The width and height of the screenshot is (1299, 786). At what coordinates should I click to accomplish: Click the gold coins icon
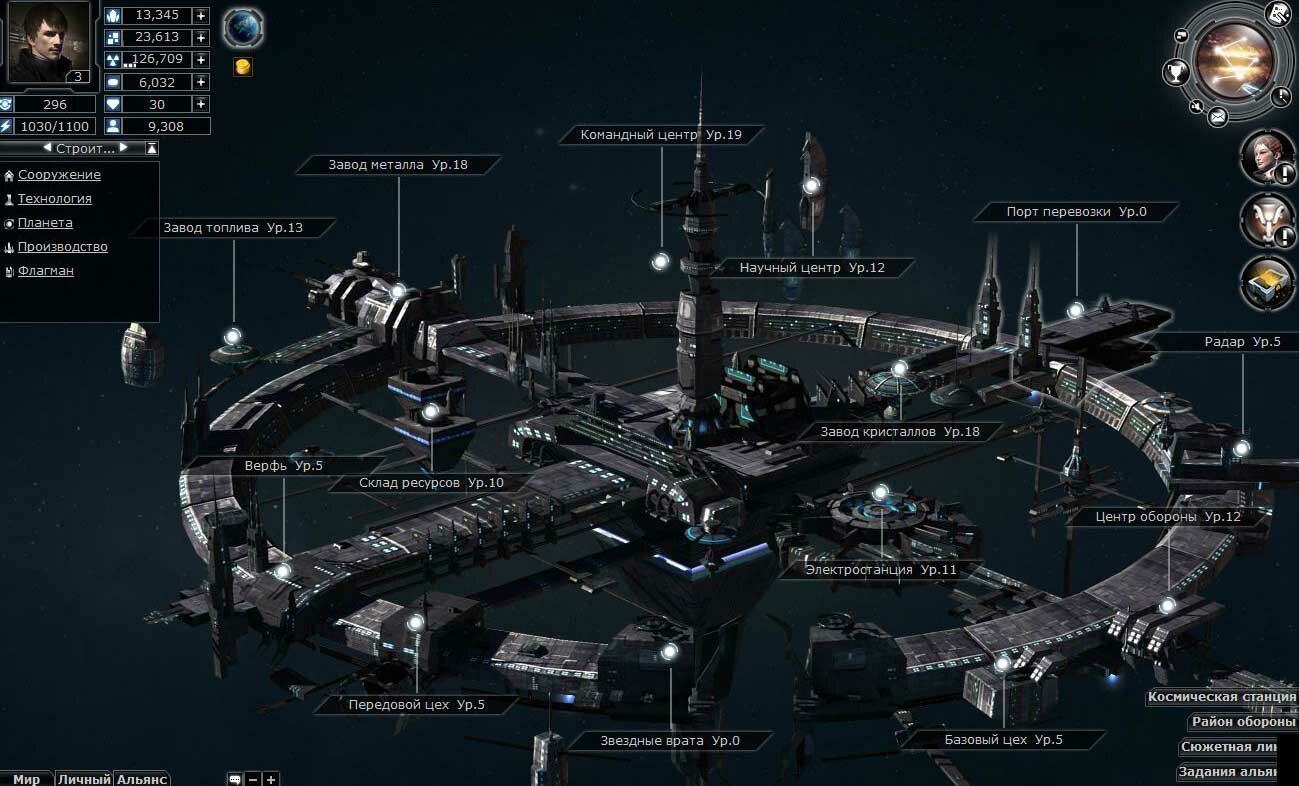[x=242, y=67]
